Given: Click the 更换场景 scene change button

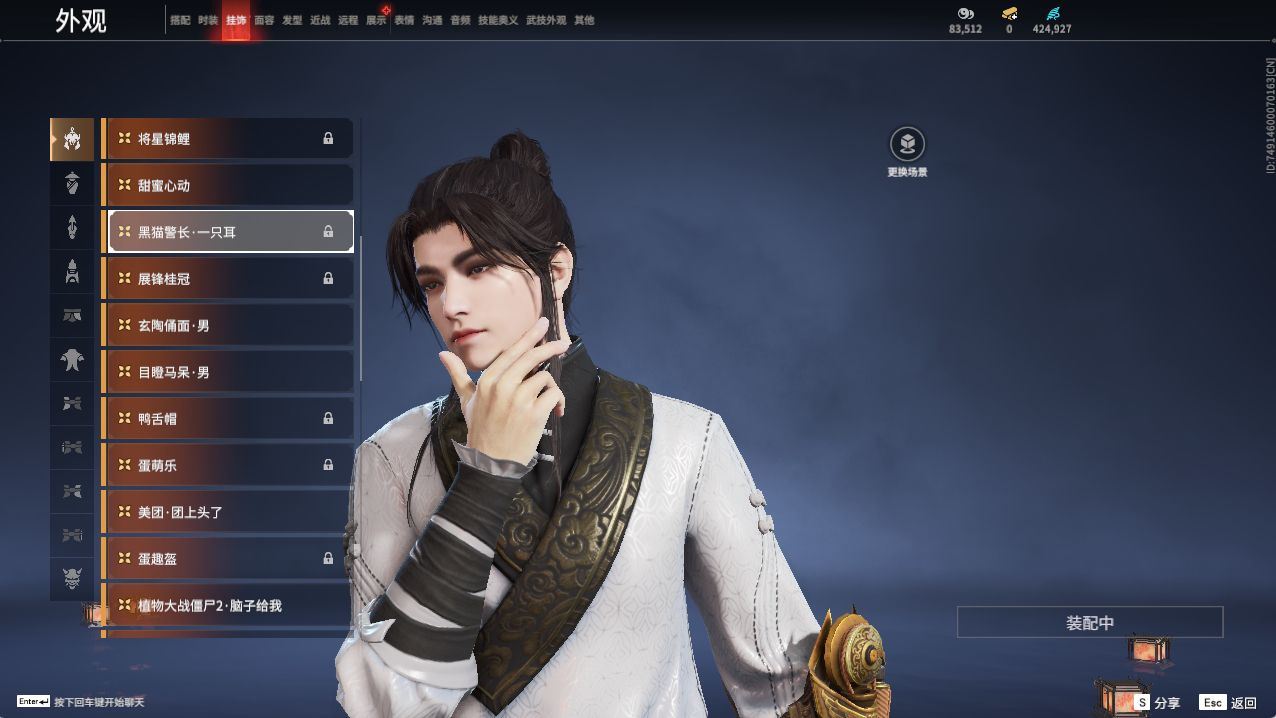Looking at the screenshot, I should tap(907, 145).
